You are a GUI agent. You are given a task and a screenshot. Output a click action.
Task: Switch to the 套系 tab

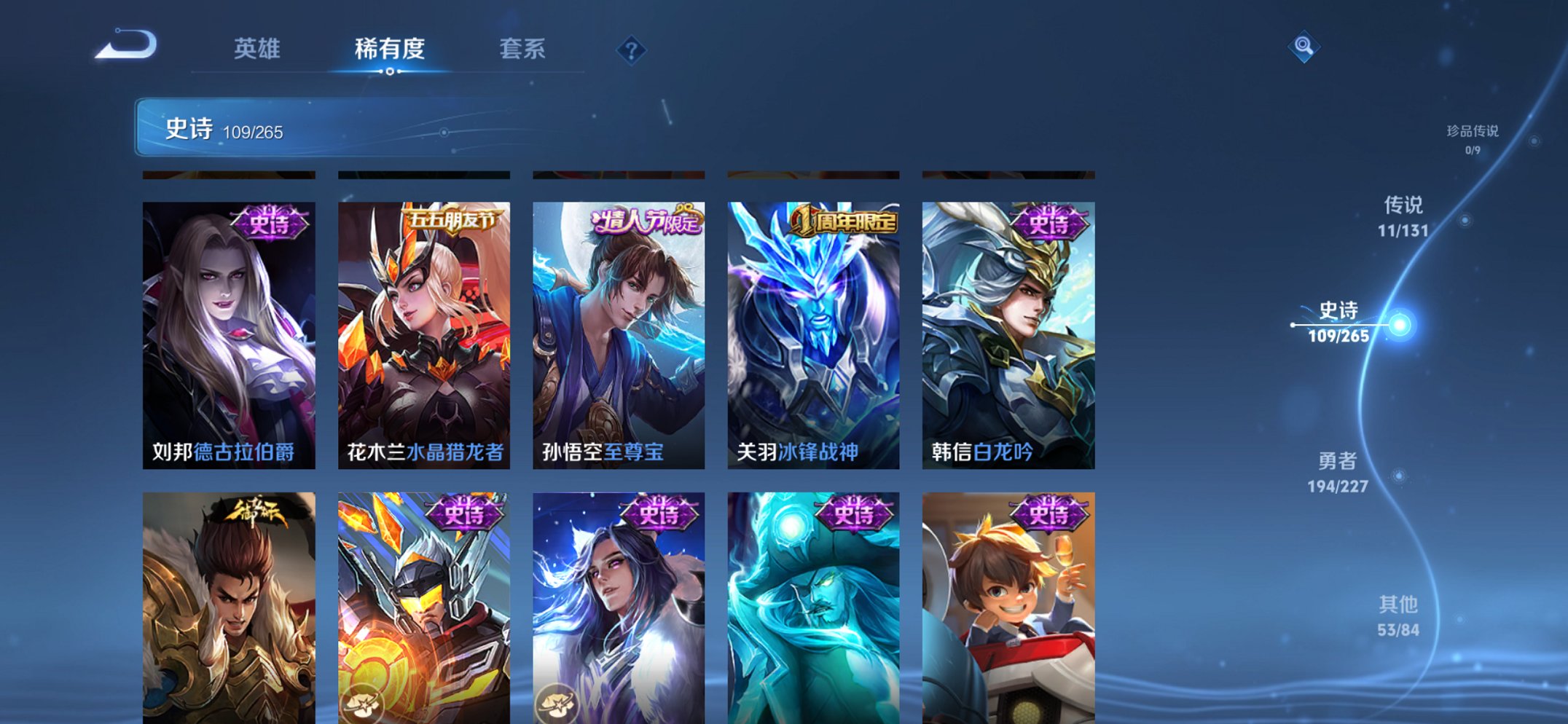click(x=522, y=50)
